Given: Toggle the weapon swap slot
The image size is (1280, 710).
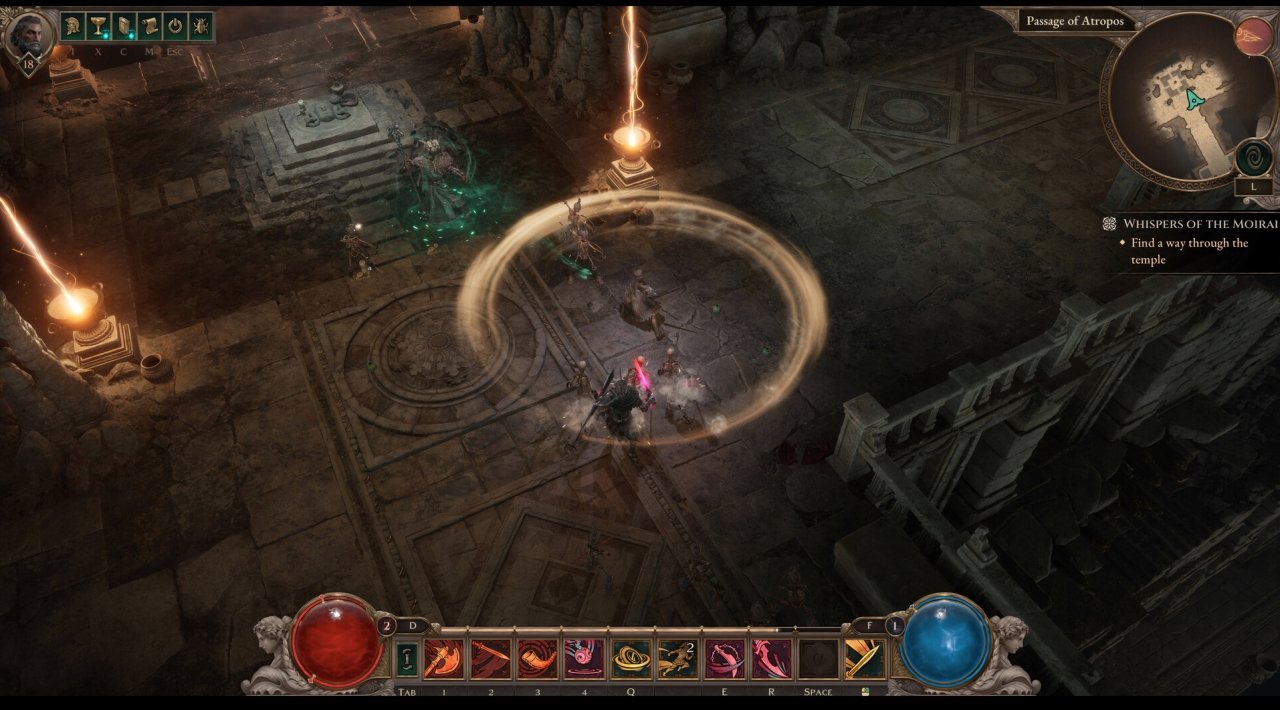Looking at the screenshot, I should [x=407, y=659].
